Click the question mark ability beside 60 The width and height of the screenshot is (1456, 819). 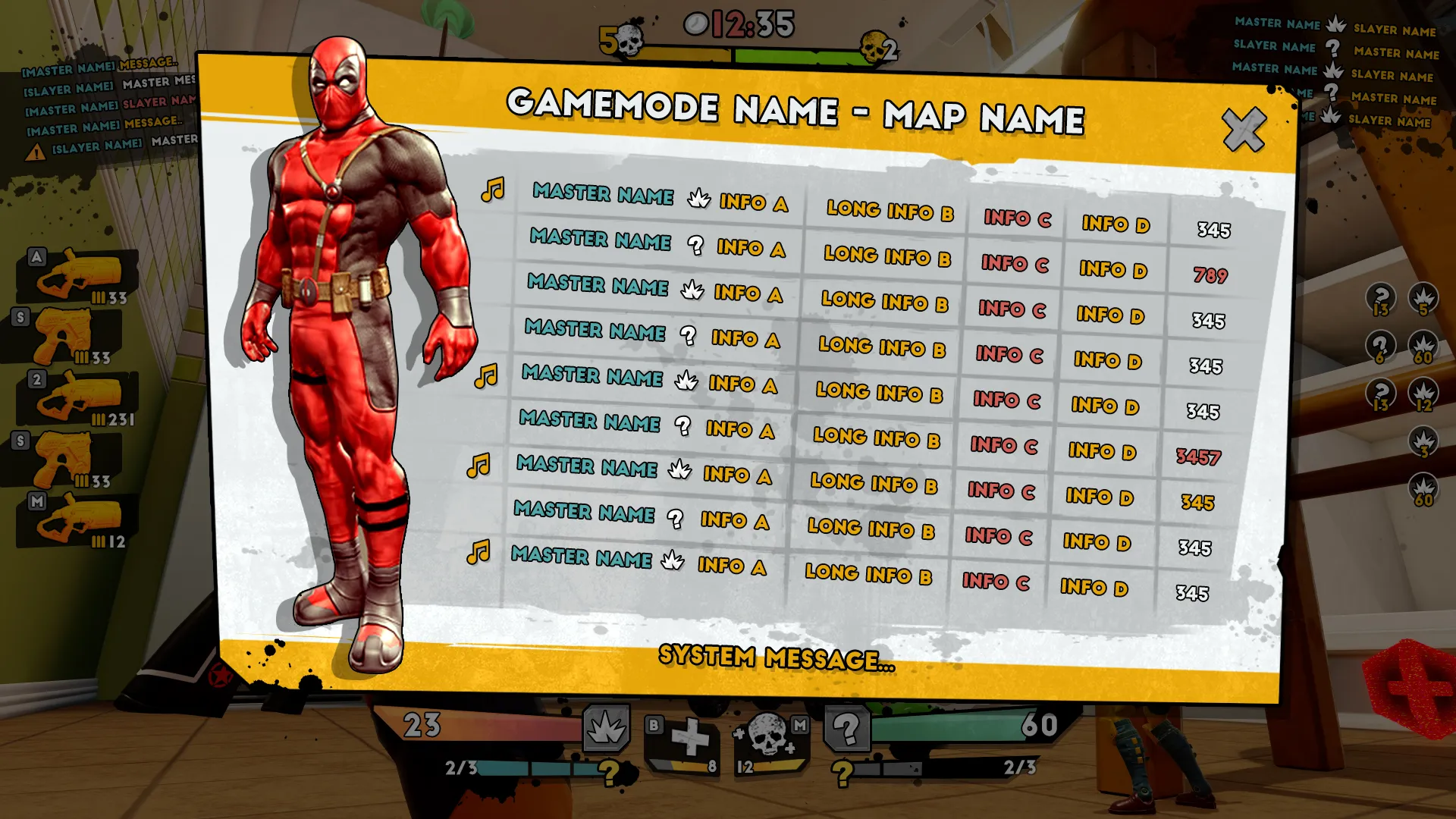(x=847, y=730)
